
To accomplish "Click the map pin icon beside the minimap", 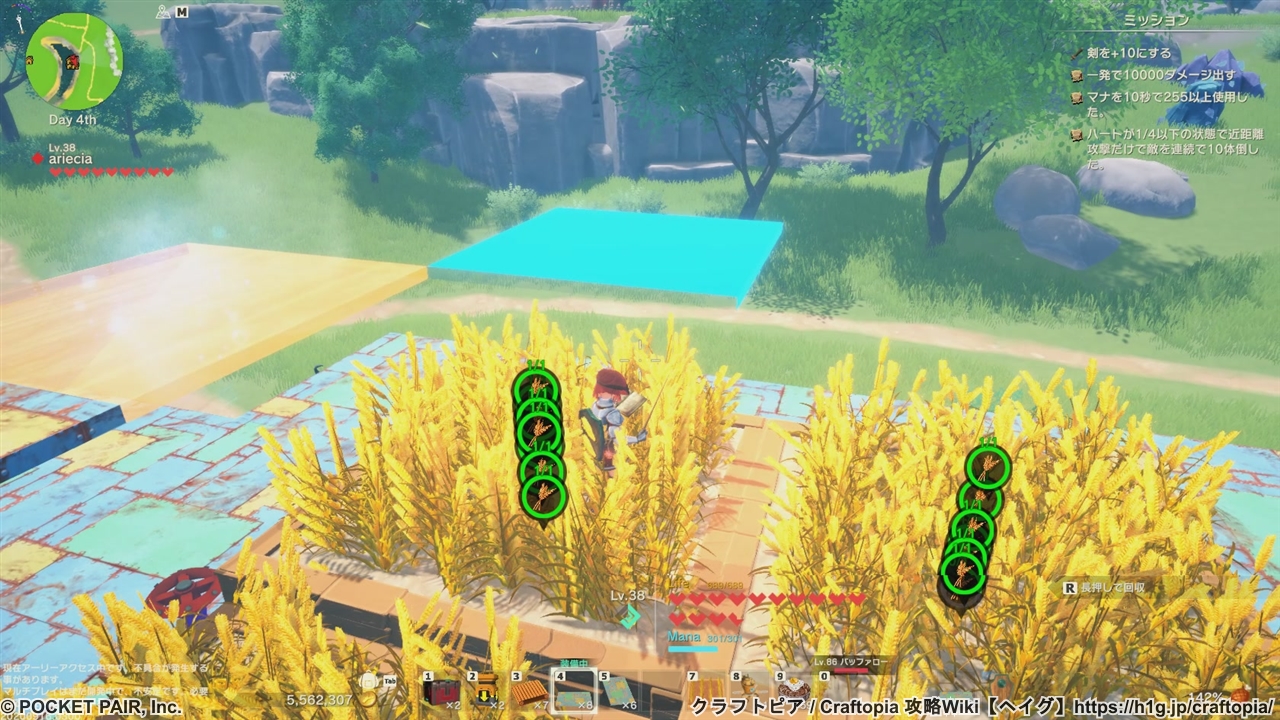I will click(163, 13).
